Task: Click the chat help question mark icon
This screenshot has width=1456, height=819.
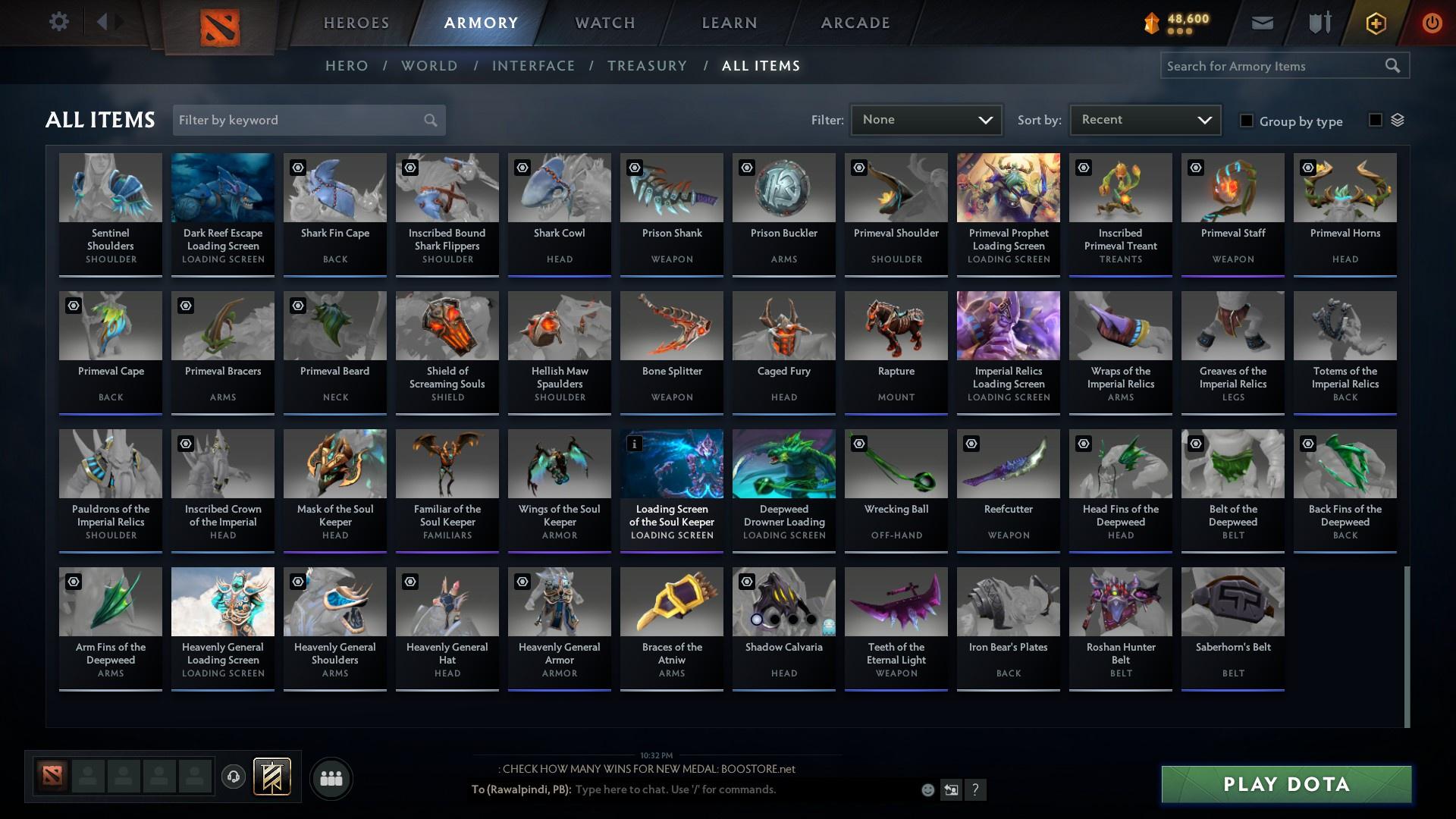Action: pyautogui.click(x=975, y=789)
